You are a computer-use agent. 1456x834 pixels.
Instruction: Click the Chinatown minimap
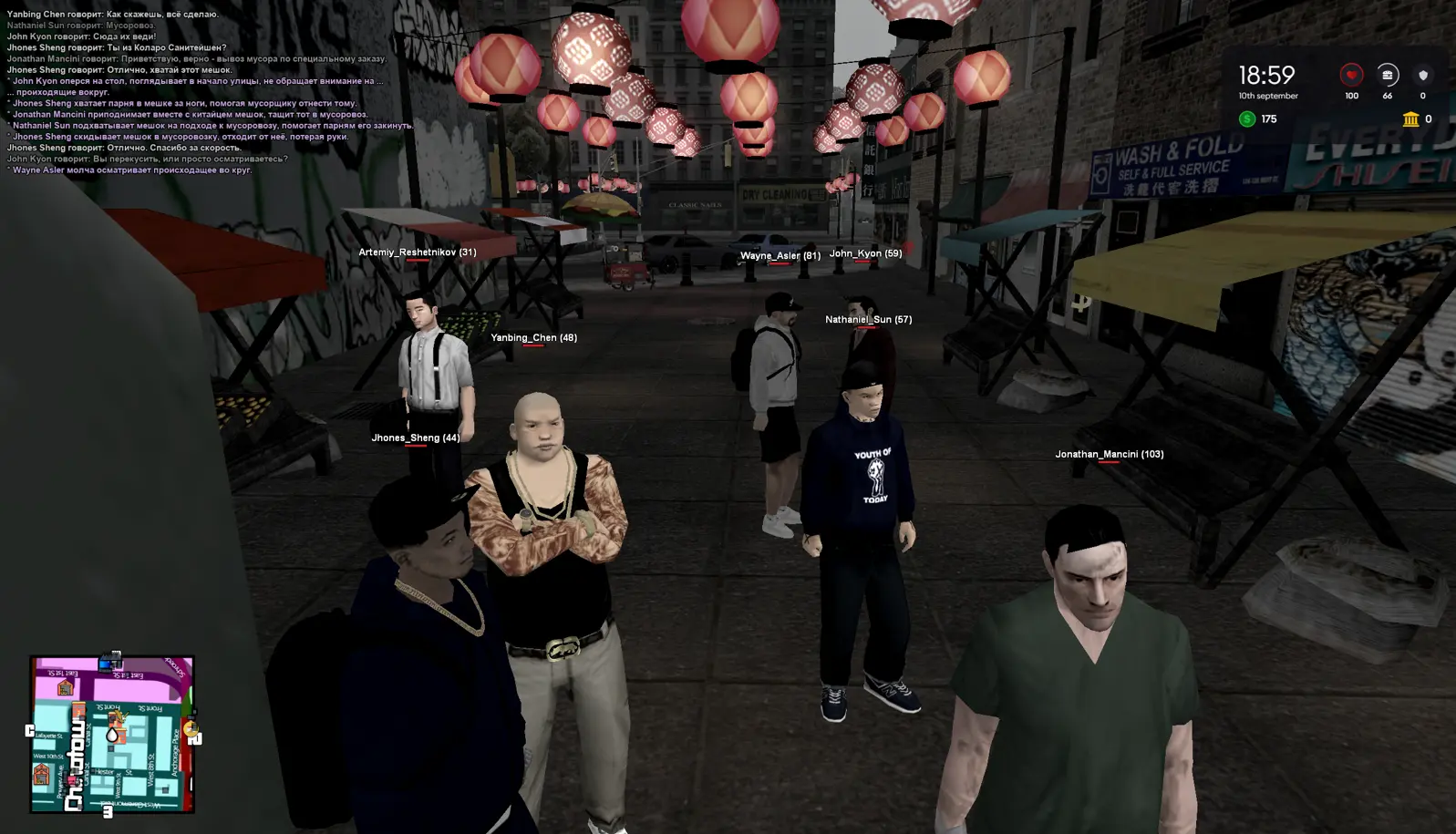[112, 734]
